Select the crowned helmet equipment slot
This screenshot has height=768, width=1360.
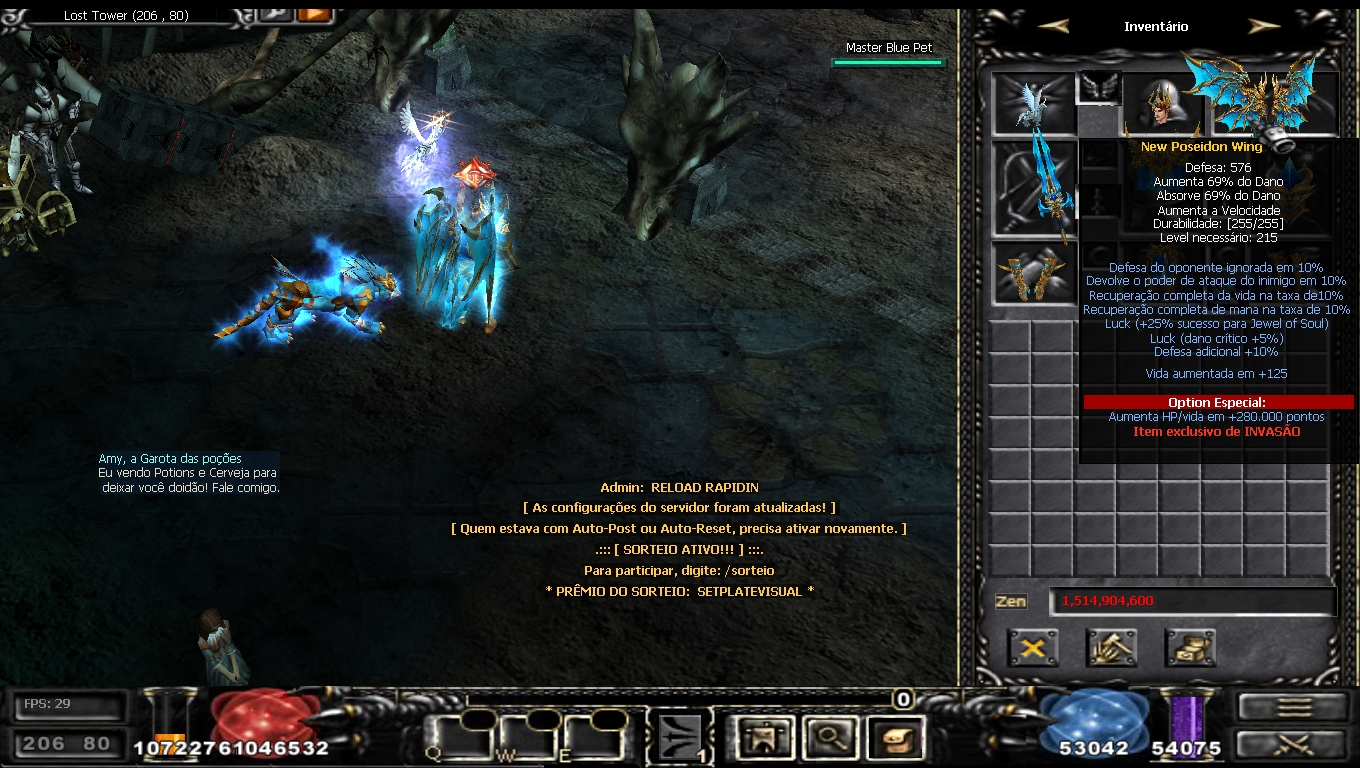point(1163,103)
